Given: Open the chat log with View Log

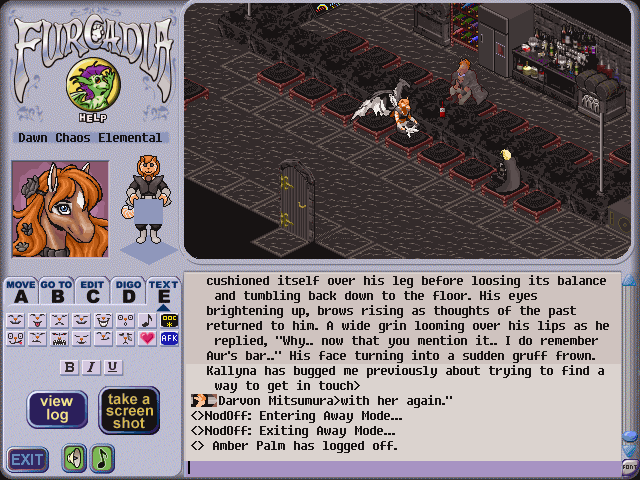Looking at the screenshot, I should pyautogui.click(x=57, y=410).
